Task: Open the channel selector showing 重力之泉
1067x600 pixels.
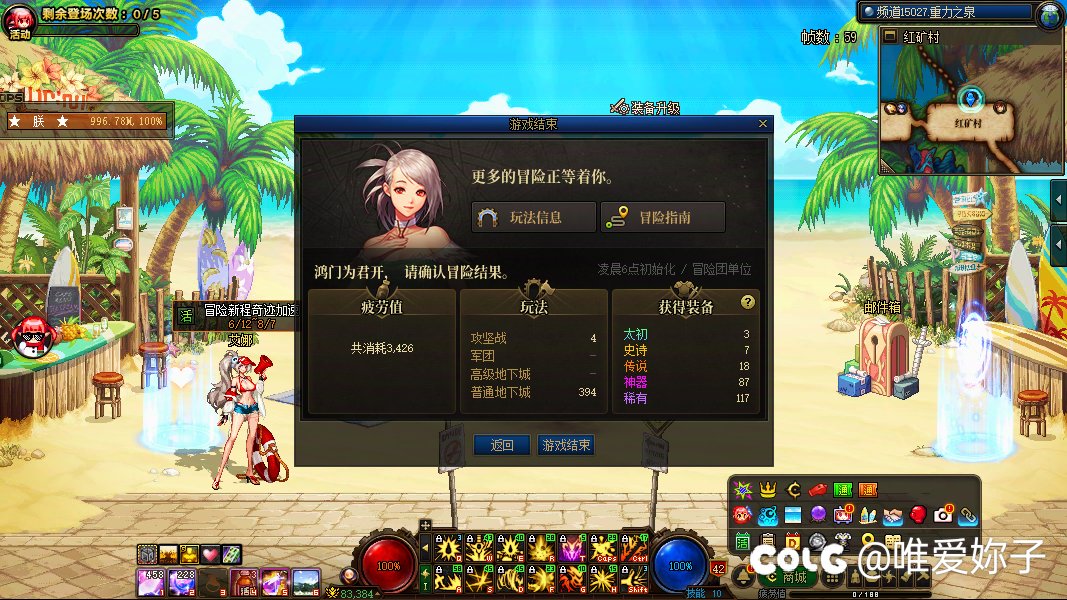Action: pyautogui.click(x=945, y=12)
